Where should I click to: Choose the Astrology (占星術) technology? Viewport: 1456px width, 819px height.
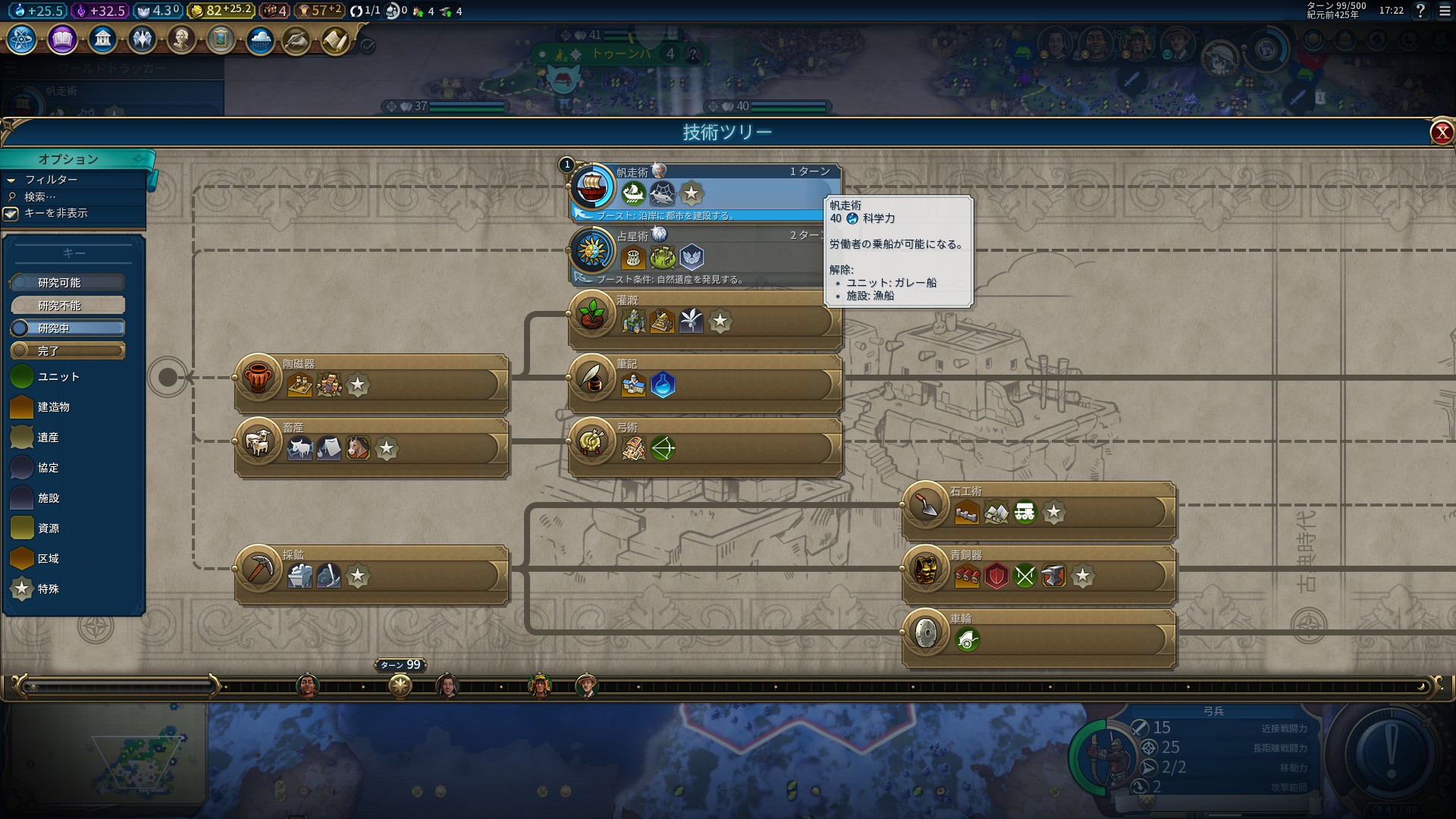click(593, 249)
